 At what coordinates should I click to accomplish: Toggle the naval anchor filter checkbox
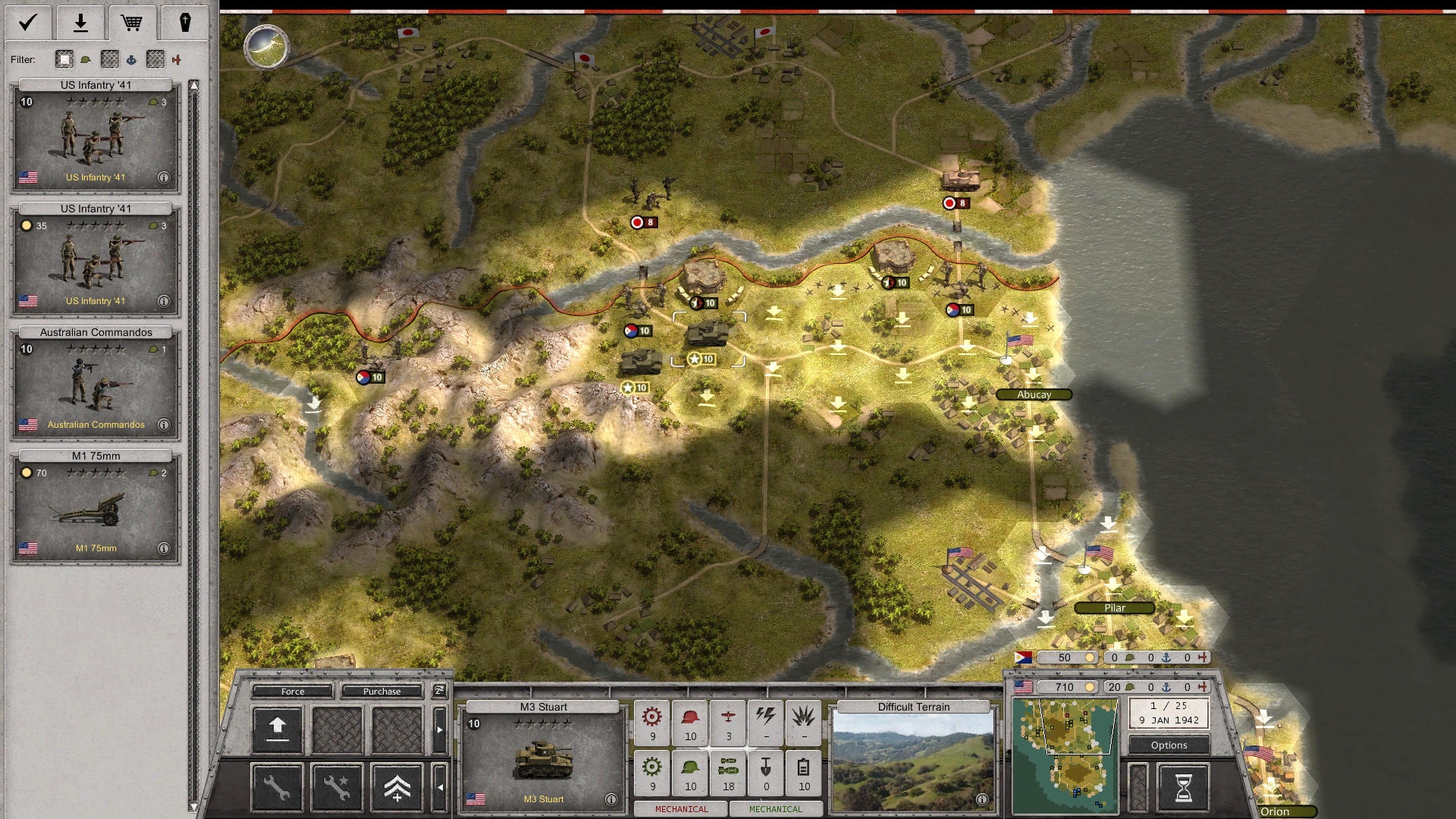point(110,59)
